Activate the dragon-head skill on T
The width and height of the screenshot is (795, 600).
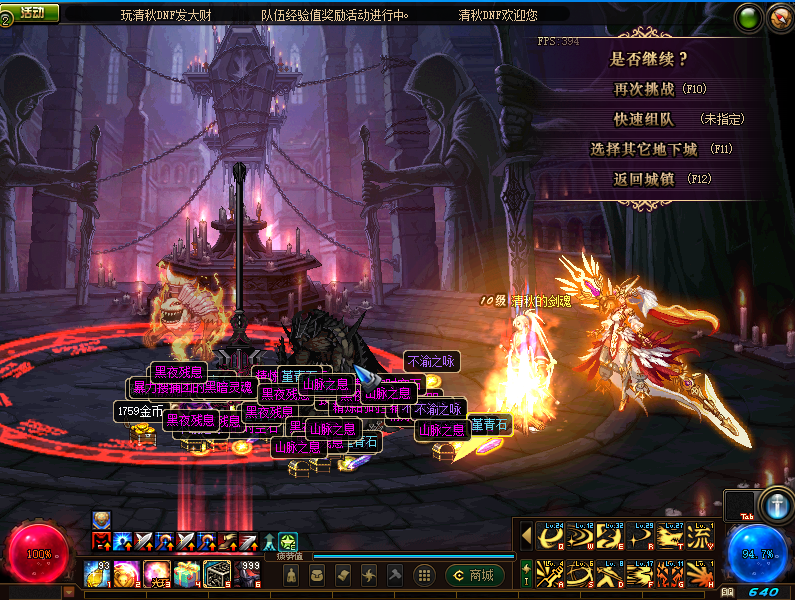(669, 537)
